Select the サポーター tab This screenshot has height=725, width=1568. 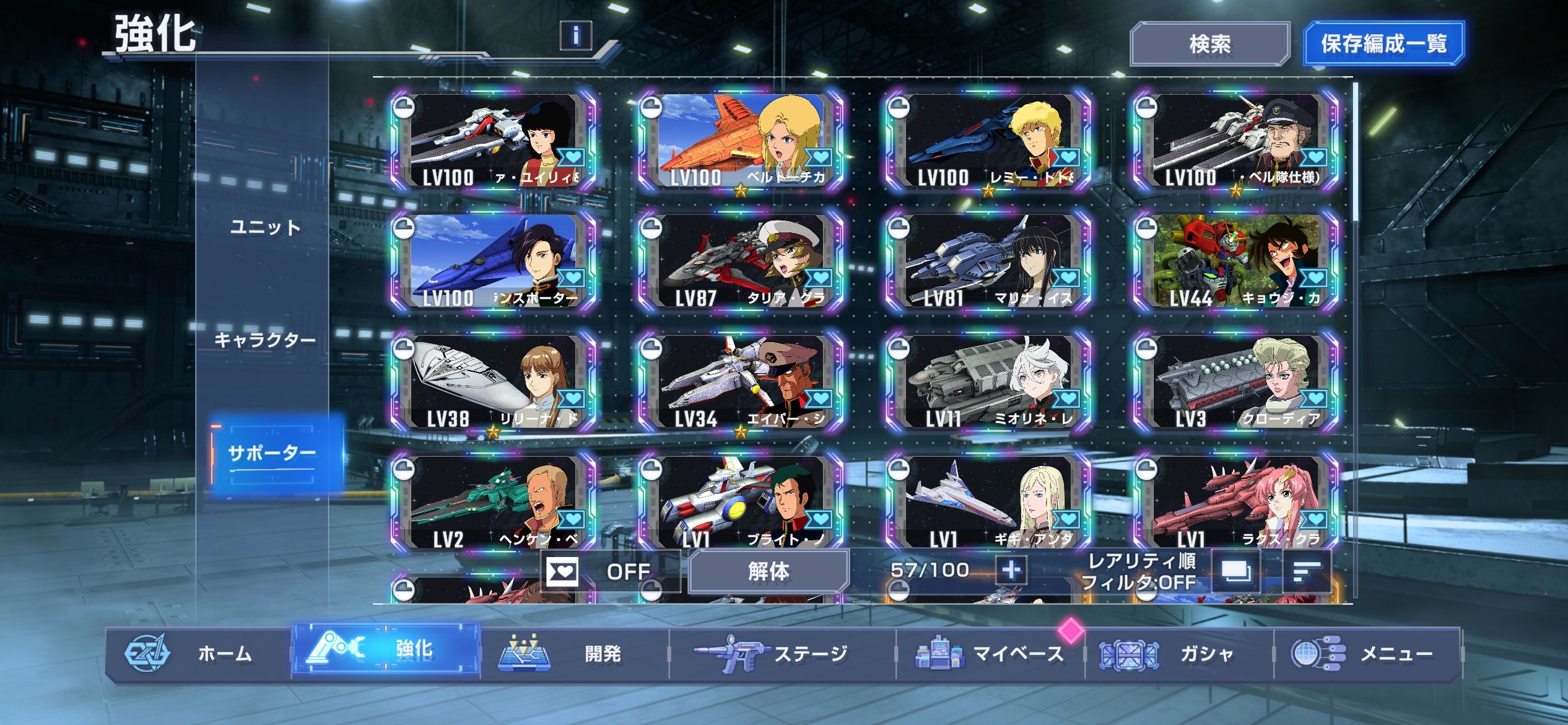272,454
